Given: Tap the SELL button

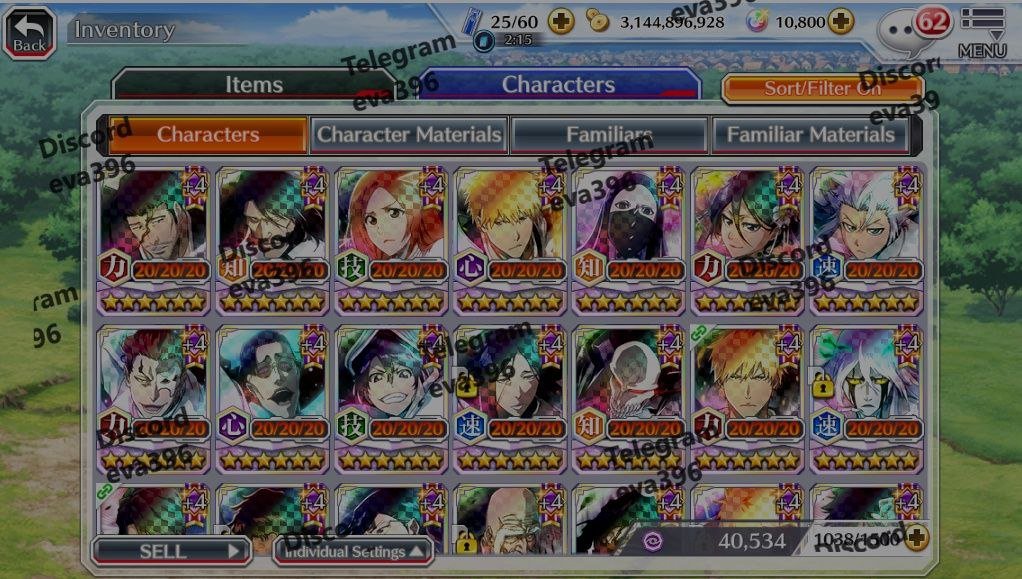Looking at the screenshot, I should (x=171, y=550).
